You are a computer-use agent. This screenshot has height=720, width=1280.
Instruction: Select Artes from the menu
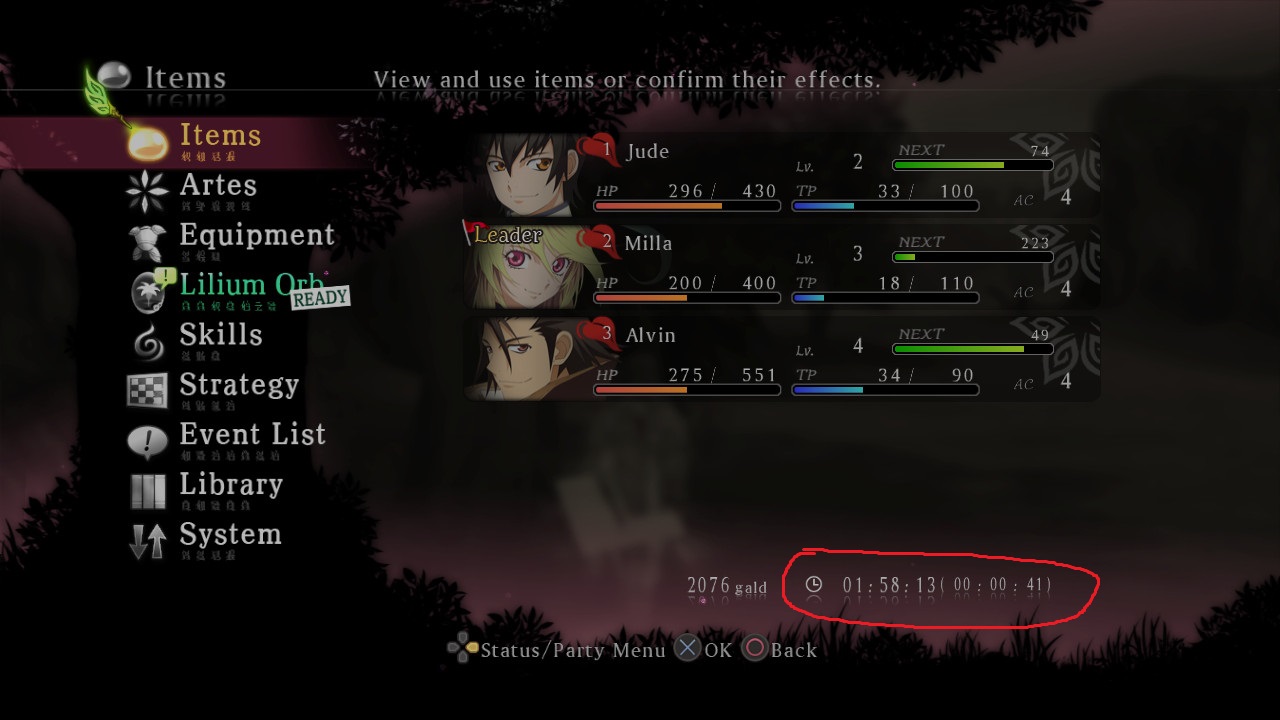click(x=217, y=186)
